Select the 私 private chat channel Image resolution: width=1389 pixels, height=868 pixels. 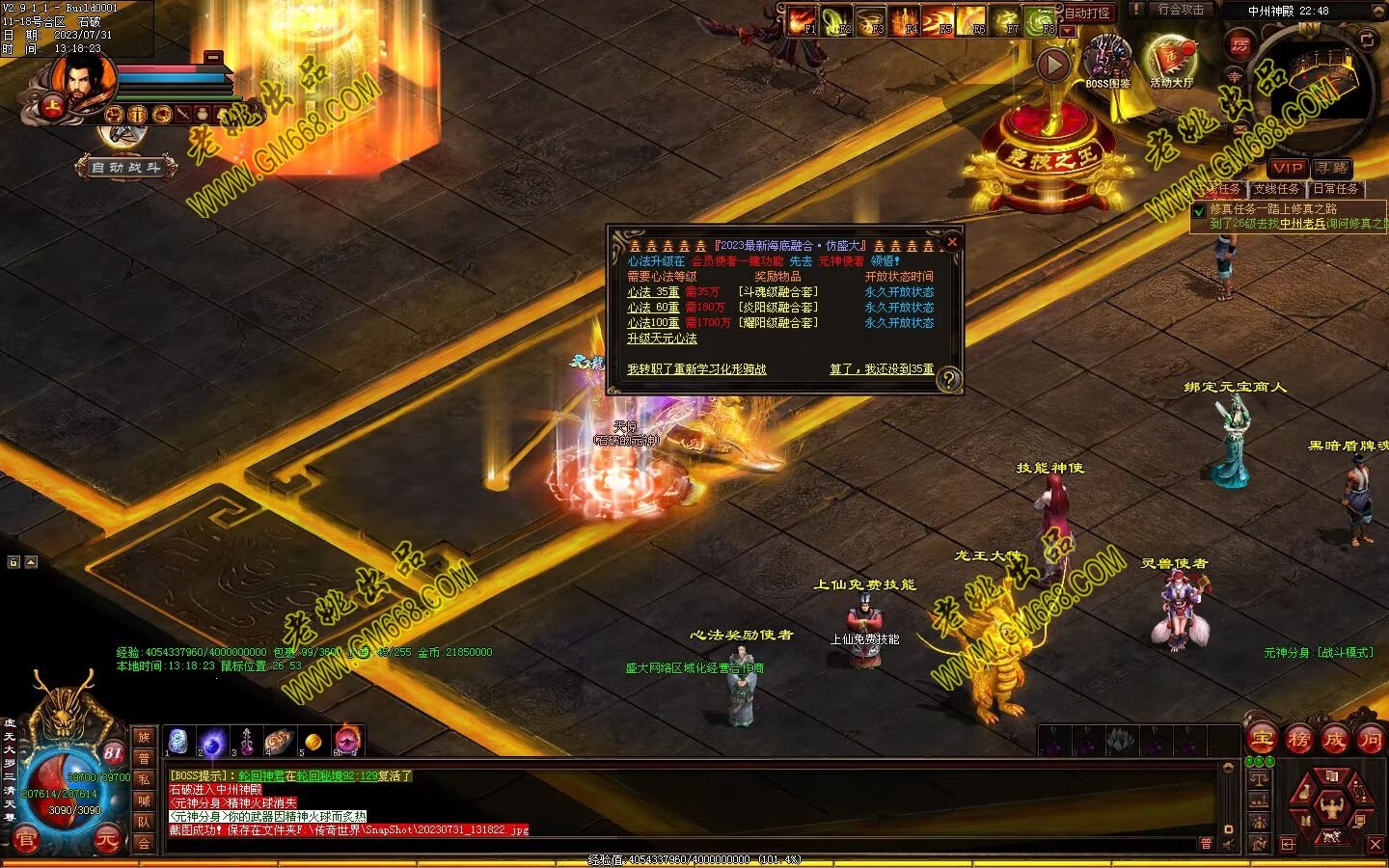point(144,779)
